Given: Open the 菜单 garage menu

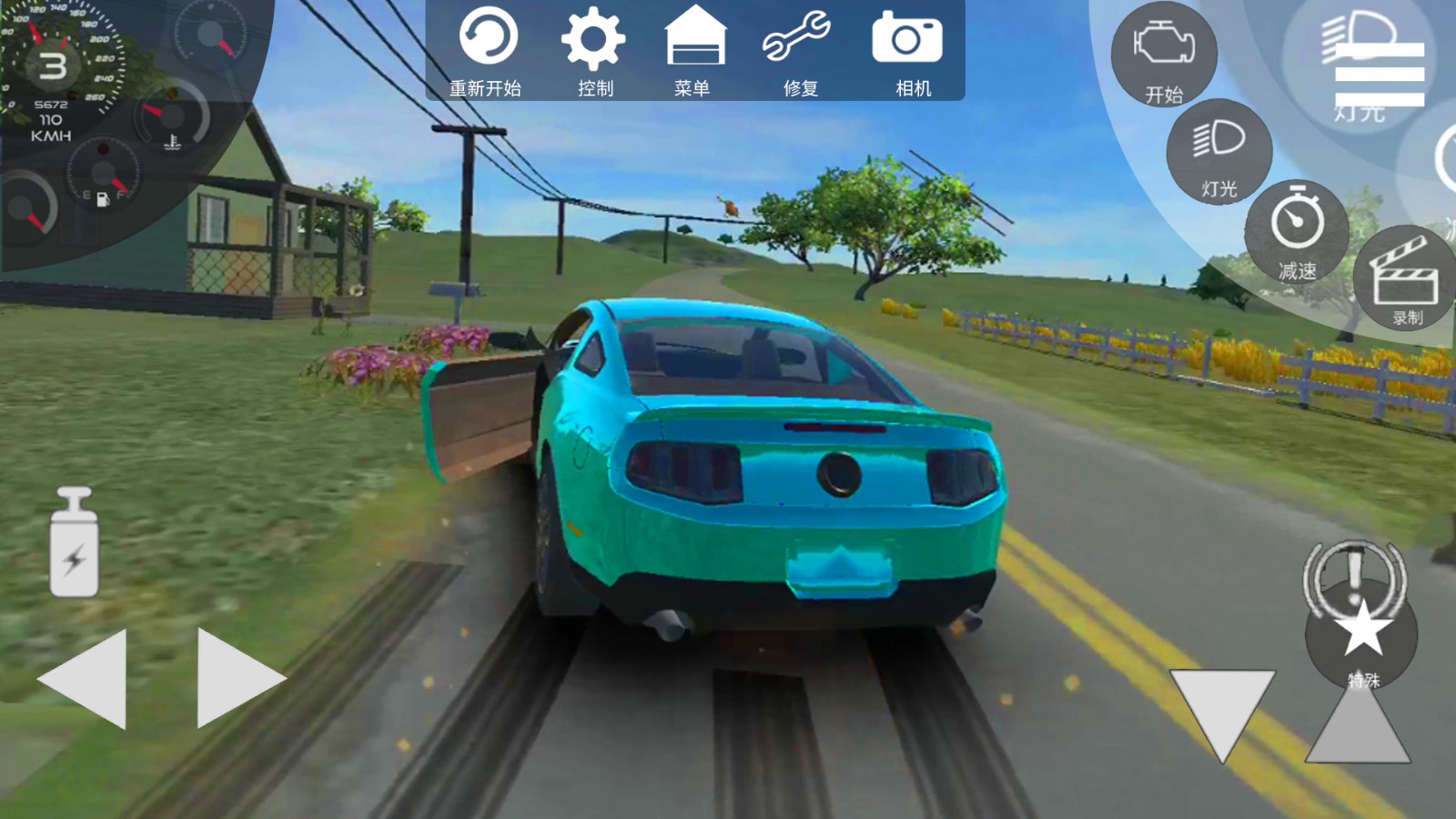Looking at the screenshot, I should coord(694,51).
